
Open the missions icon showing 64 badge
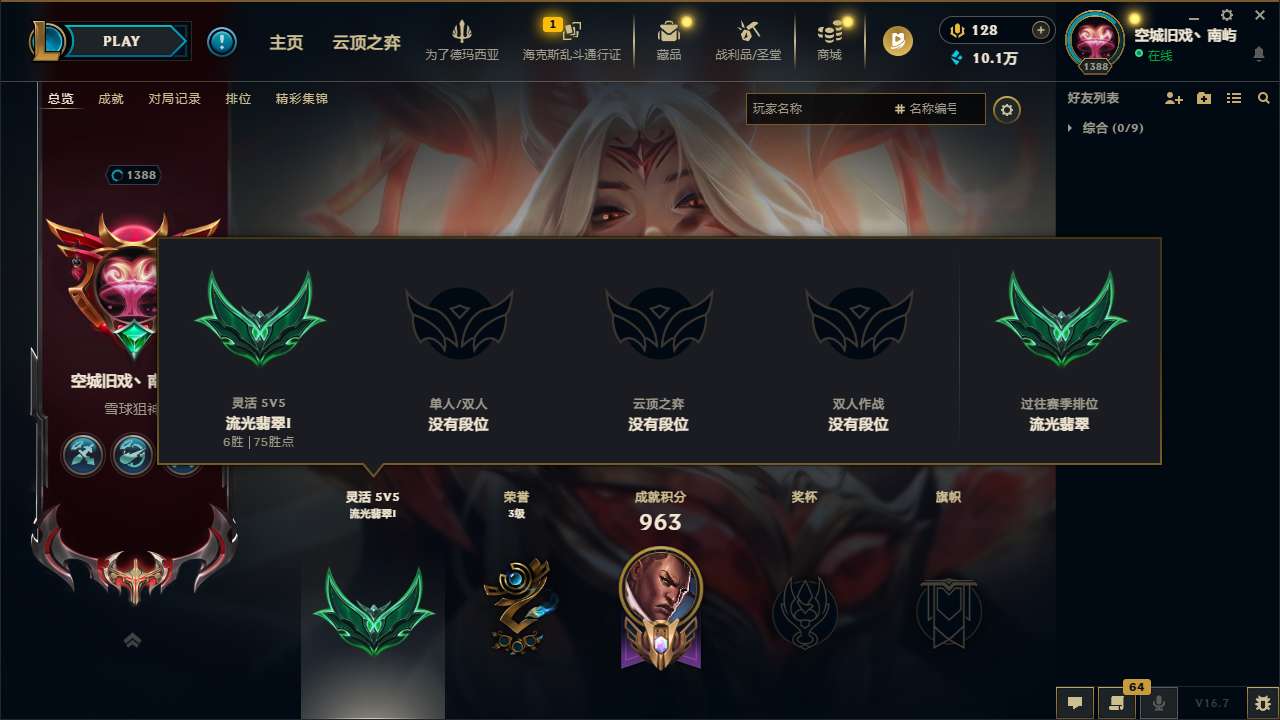[1117, 703]
